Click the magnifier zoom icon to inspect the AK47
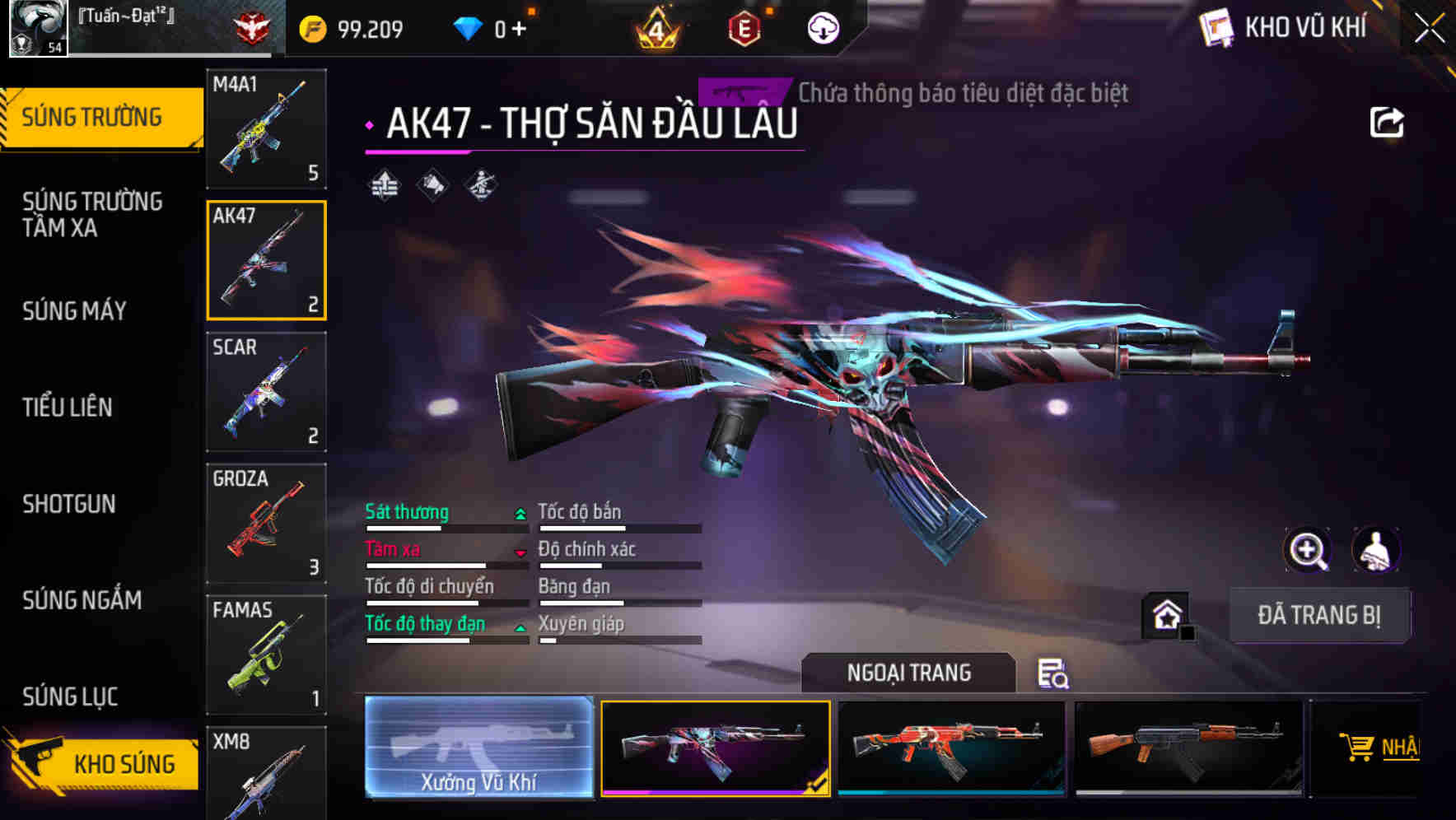 point(1308,549)
